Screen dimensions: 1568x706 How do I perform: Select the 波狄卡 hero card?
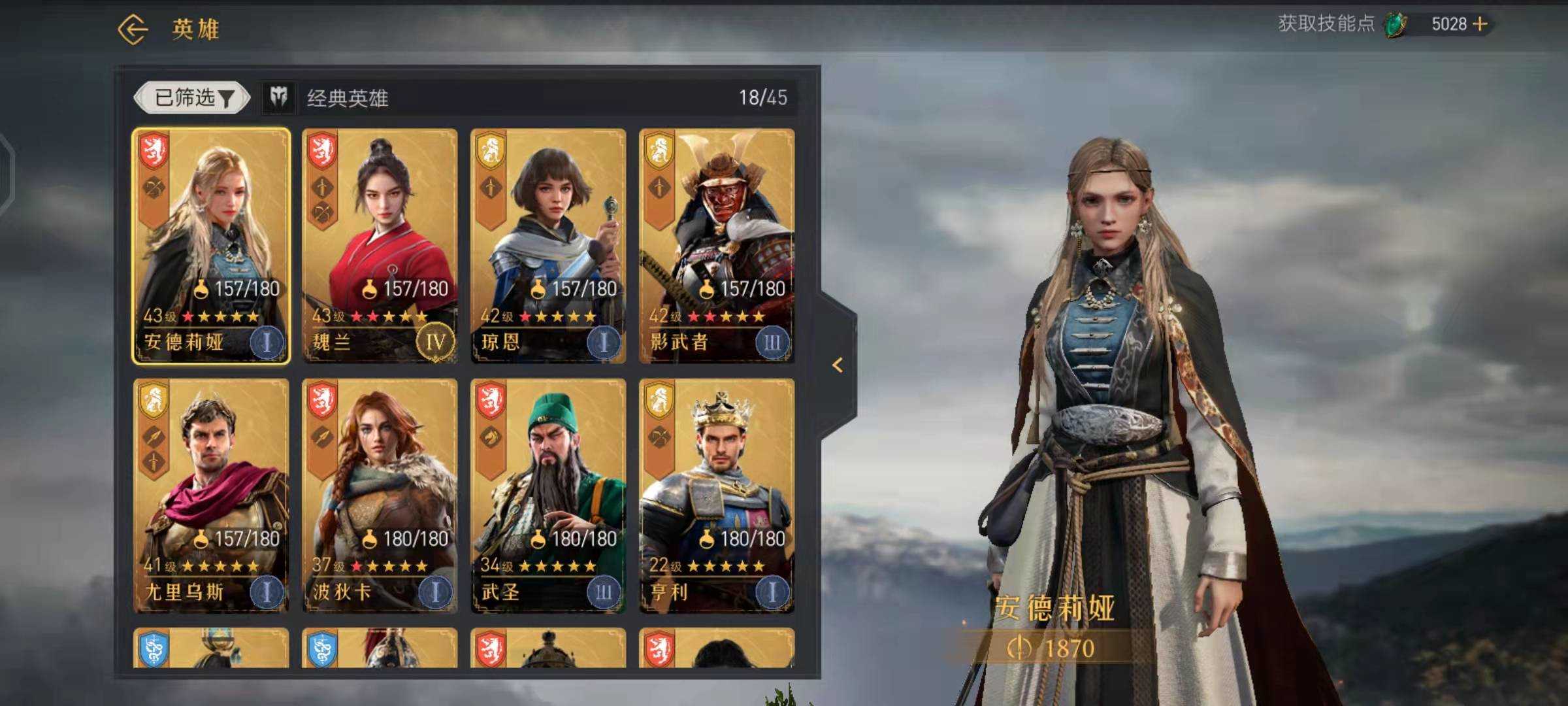tap(380, 495)
